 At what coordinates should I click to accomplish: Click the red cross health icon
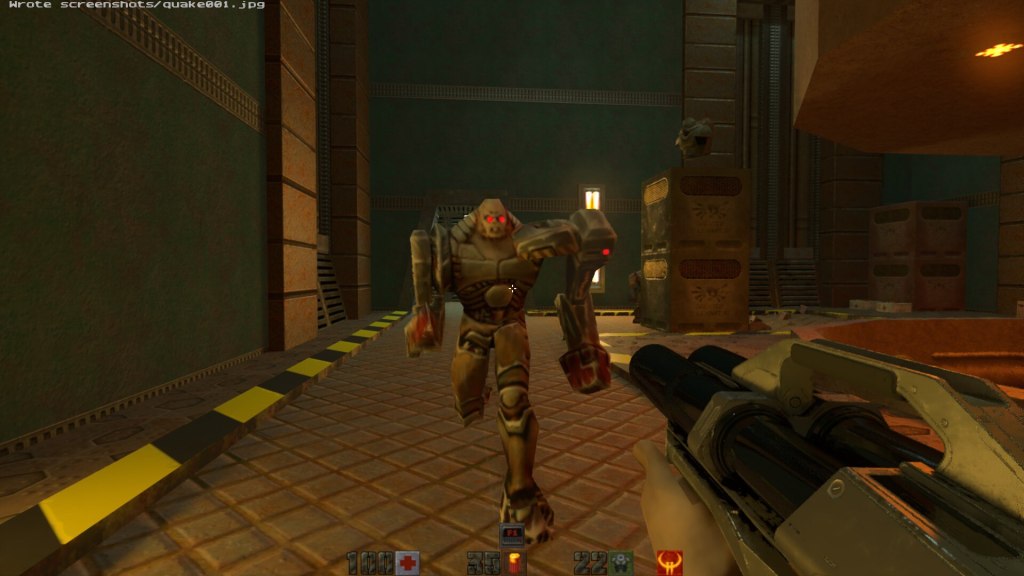[406, 563]
